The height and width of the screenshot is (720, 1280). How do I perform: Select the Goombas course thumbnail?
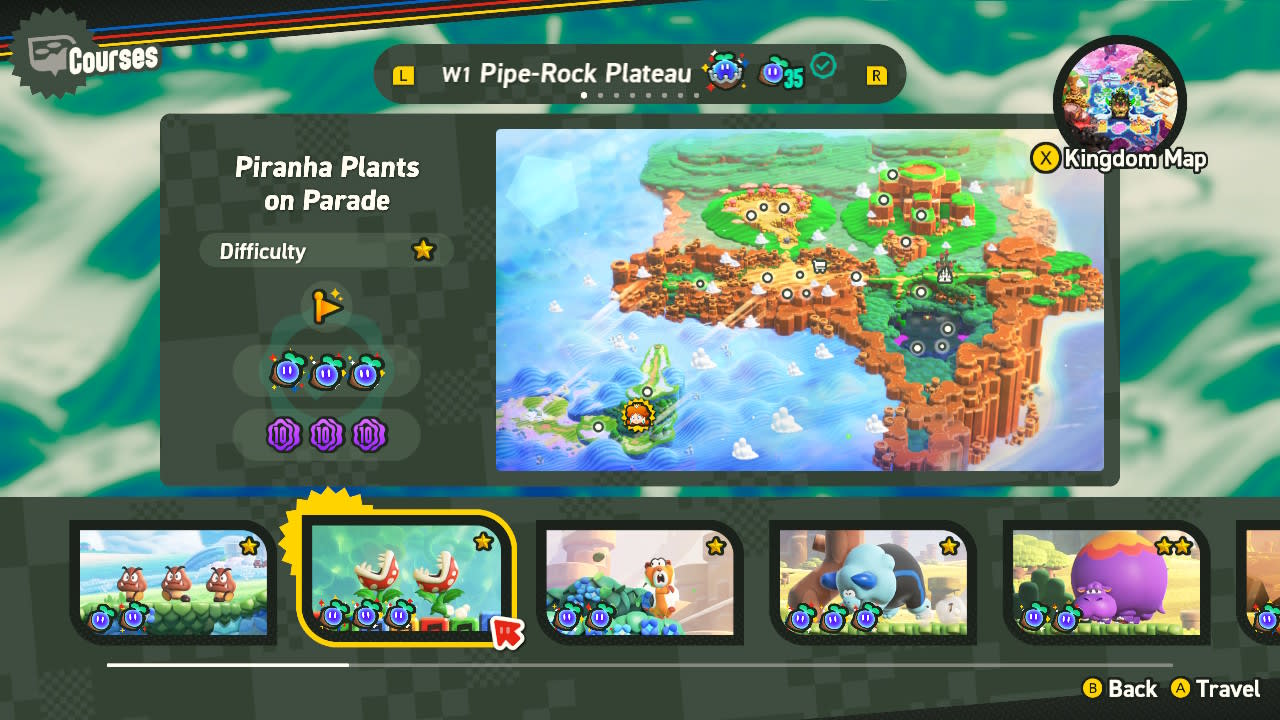pos(174,582)
